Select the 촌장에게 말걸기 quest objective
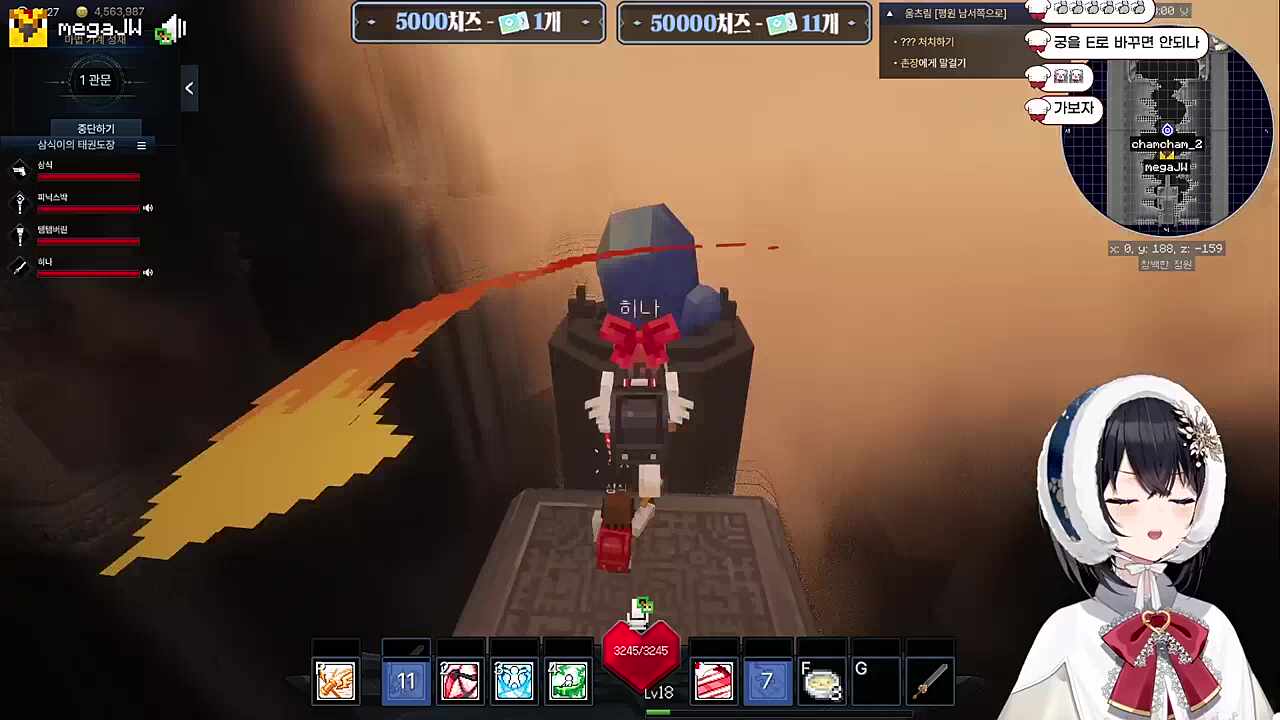 [x=931, y=62]
